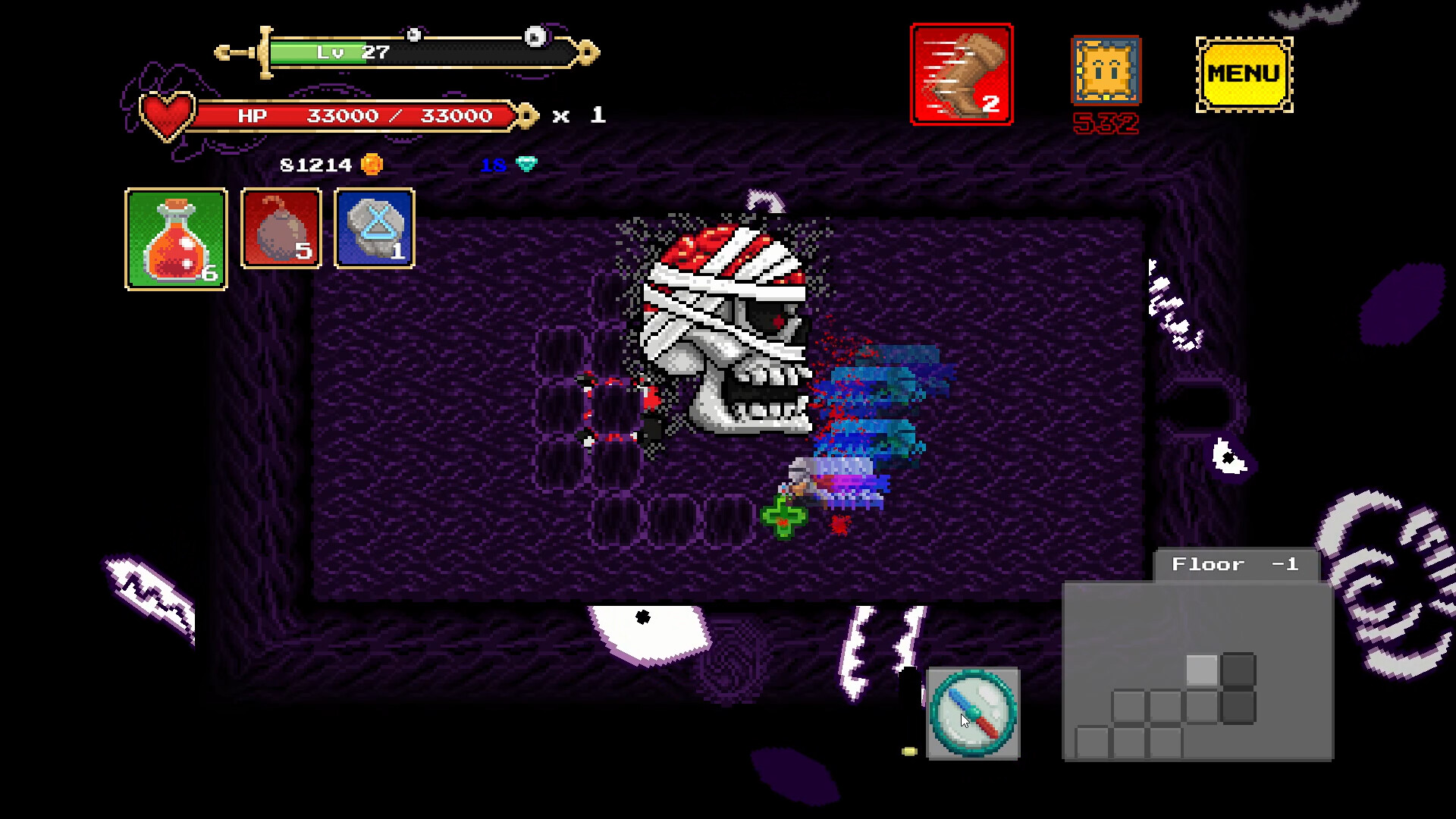Image resolution: width=1456 pixels, height=819 pixels.
Task: Select the red health potion item
Action: (x=175, y=239)
